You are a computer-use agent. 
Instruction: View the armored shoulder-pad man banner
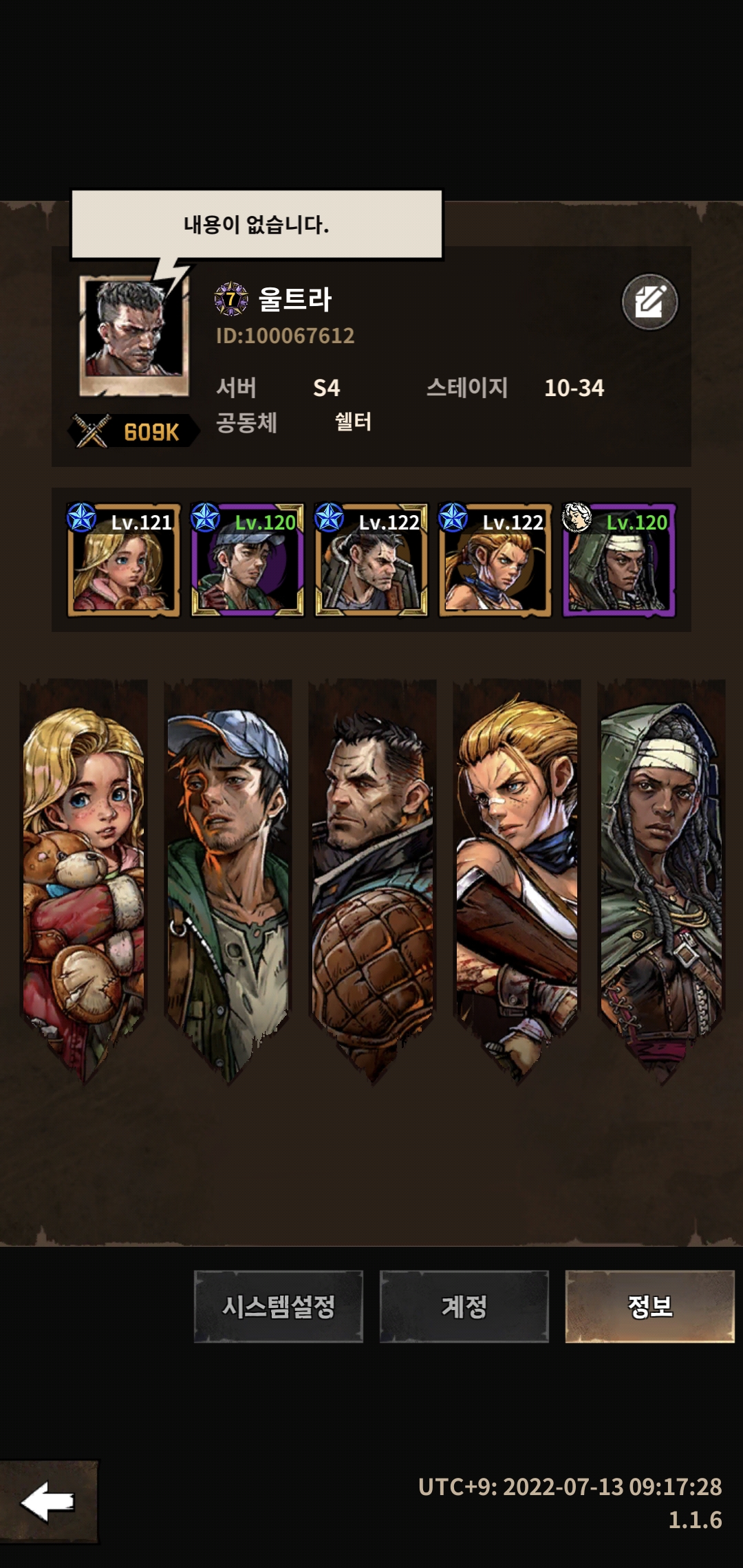pyautogui.click(x=373, y=873)
